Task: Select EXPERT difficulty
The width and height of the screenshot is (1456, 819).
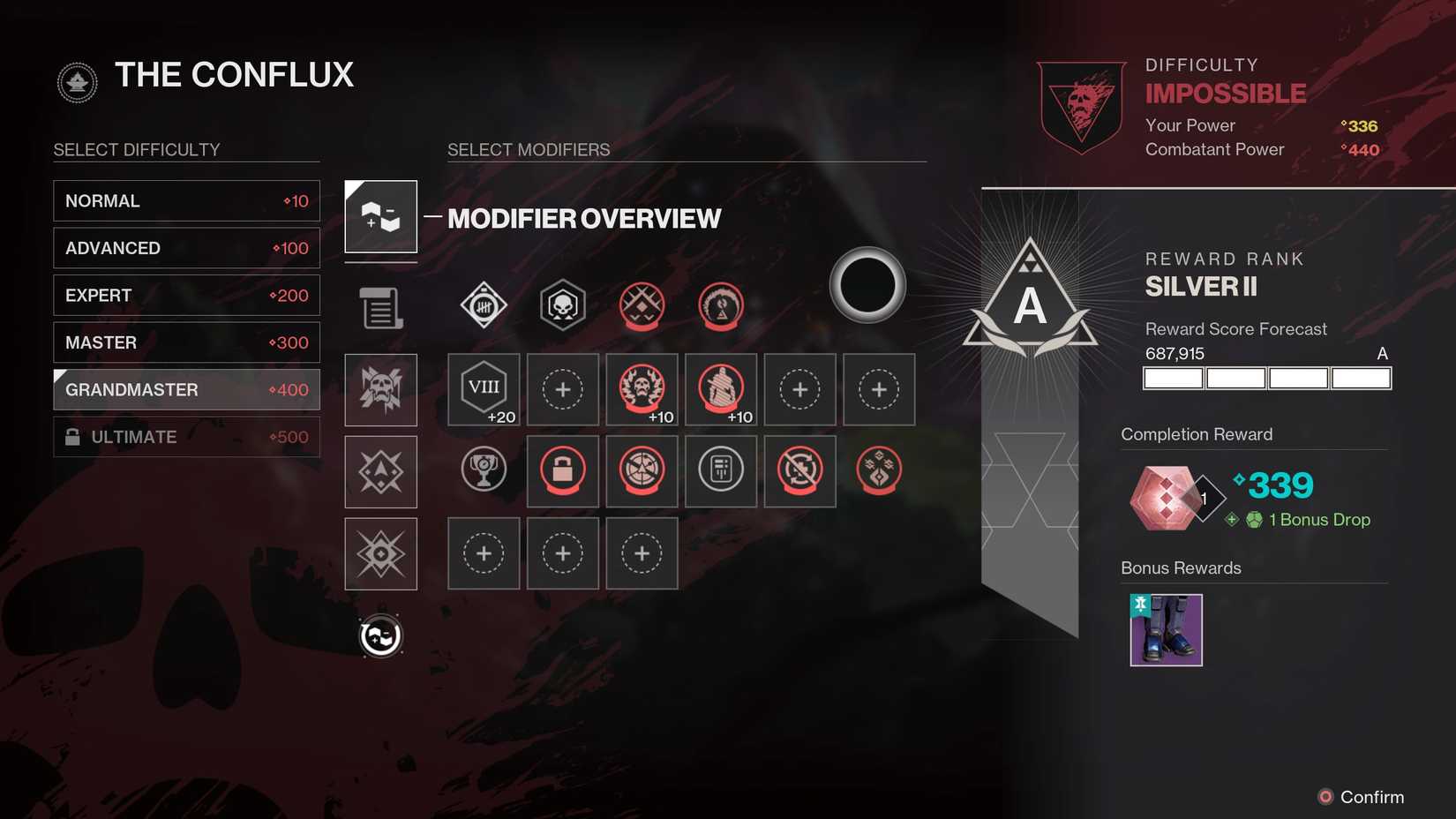Action: [186, 295]
